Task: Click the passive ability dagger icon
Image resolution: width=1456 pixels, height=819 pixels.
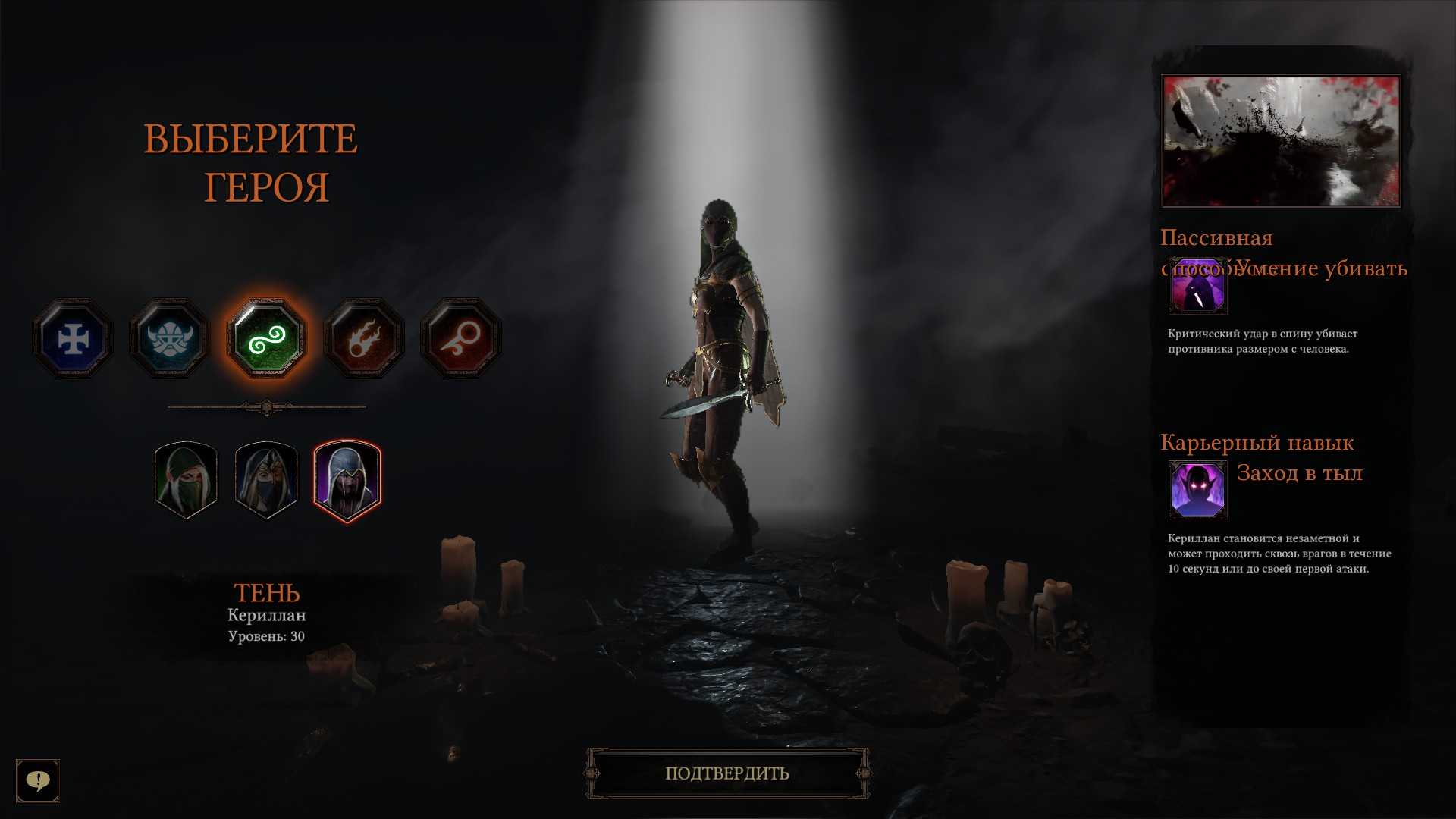Action: [1197, 286]
